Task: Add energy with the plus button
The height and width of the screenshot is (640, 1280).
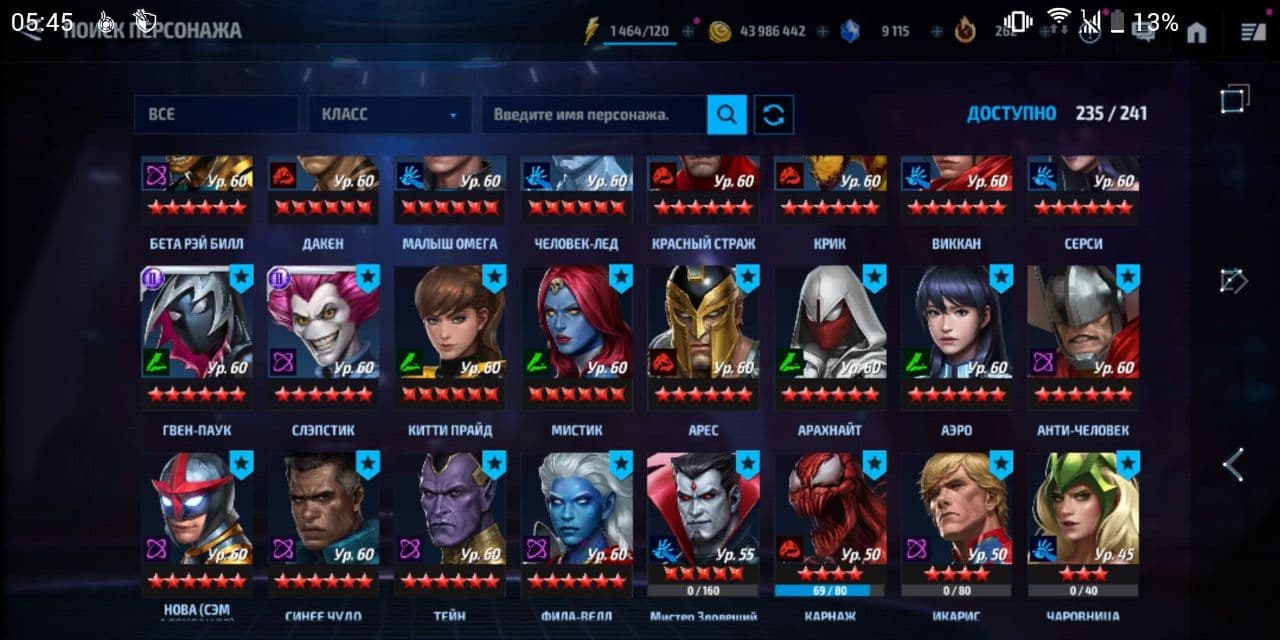Action: (688, 32)
